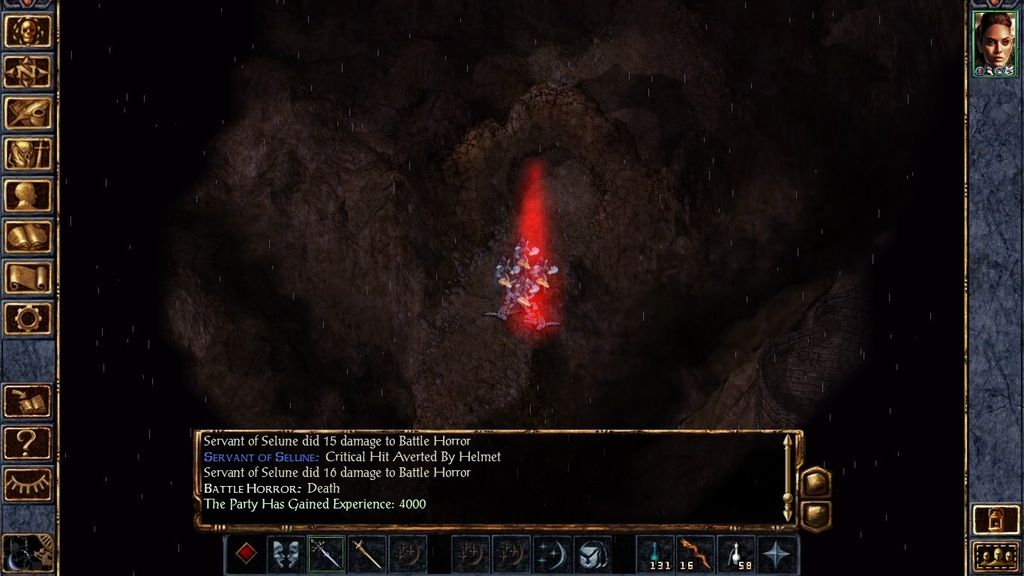The height and width of the screenshot is (576, 1024).
Task: Open the journal with quill icon
Action: click(28, 112)
